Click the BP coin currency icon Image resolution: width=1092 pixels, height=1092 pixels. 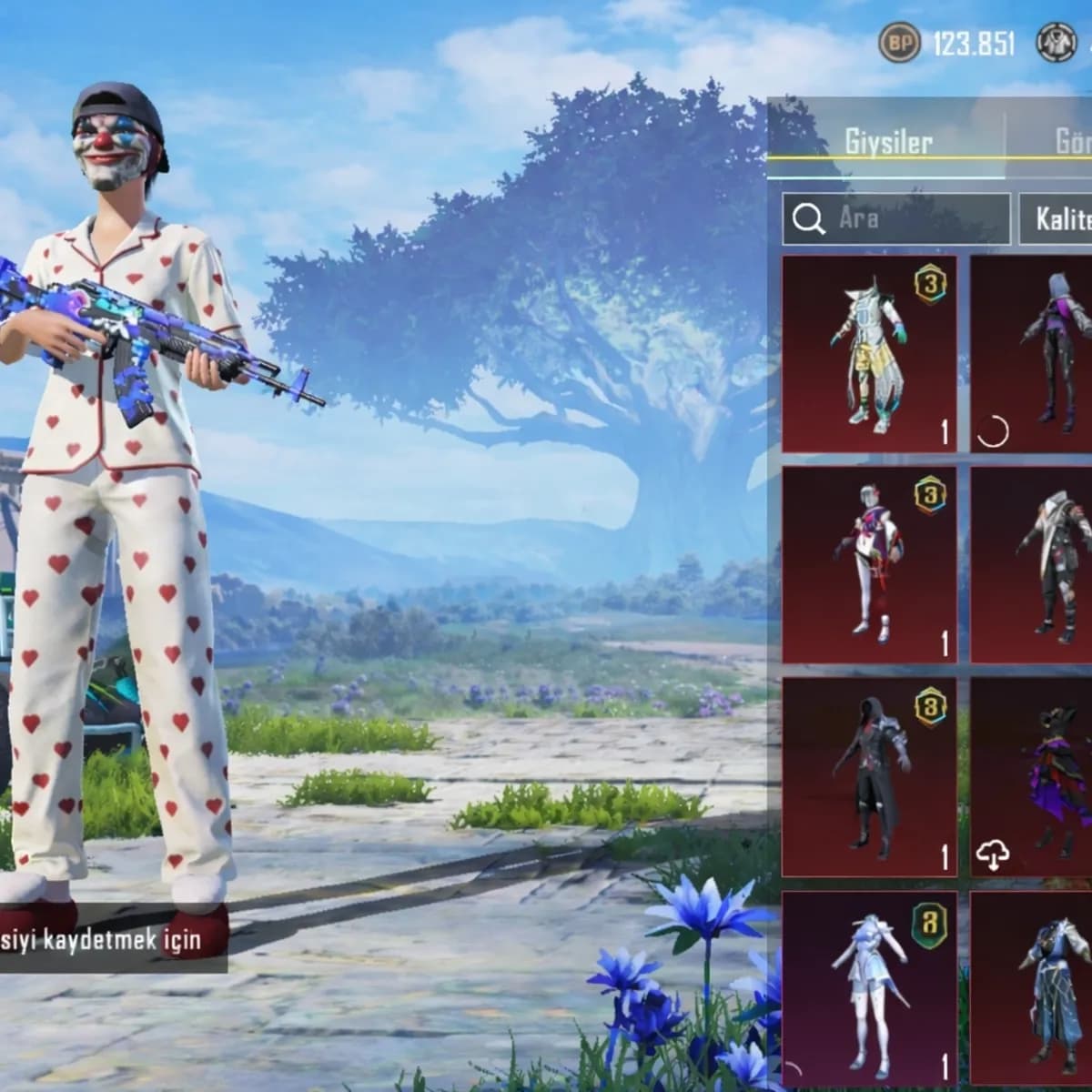tap(900, 42)
